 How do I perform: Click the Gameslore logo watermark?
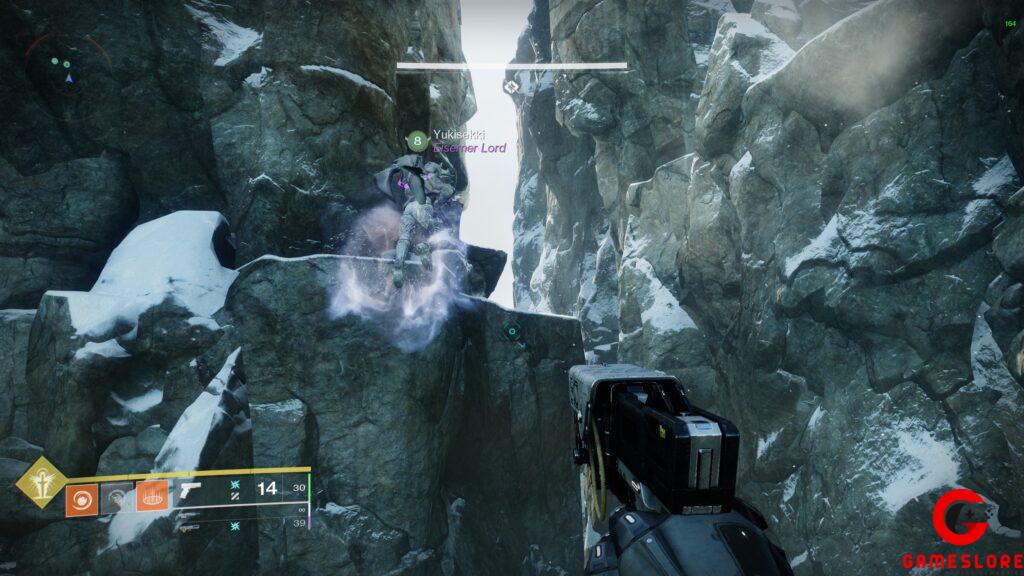click(962, 531)
